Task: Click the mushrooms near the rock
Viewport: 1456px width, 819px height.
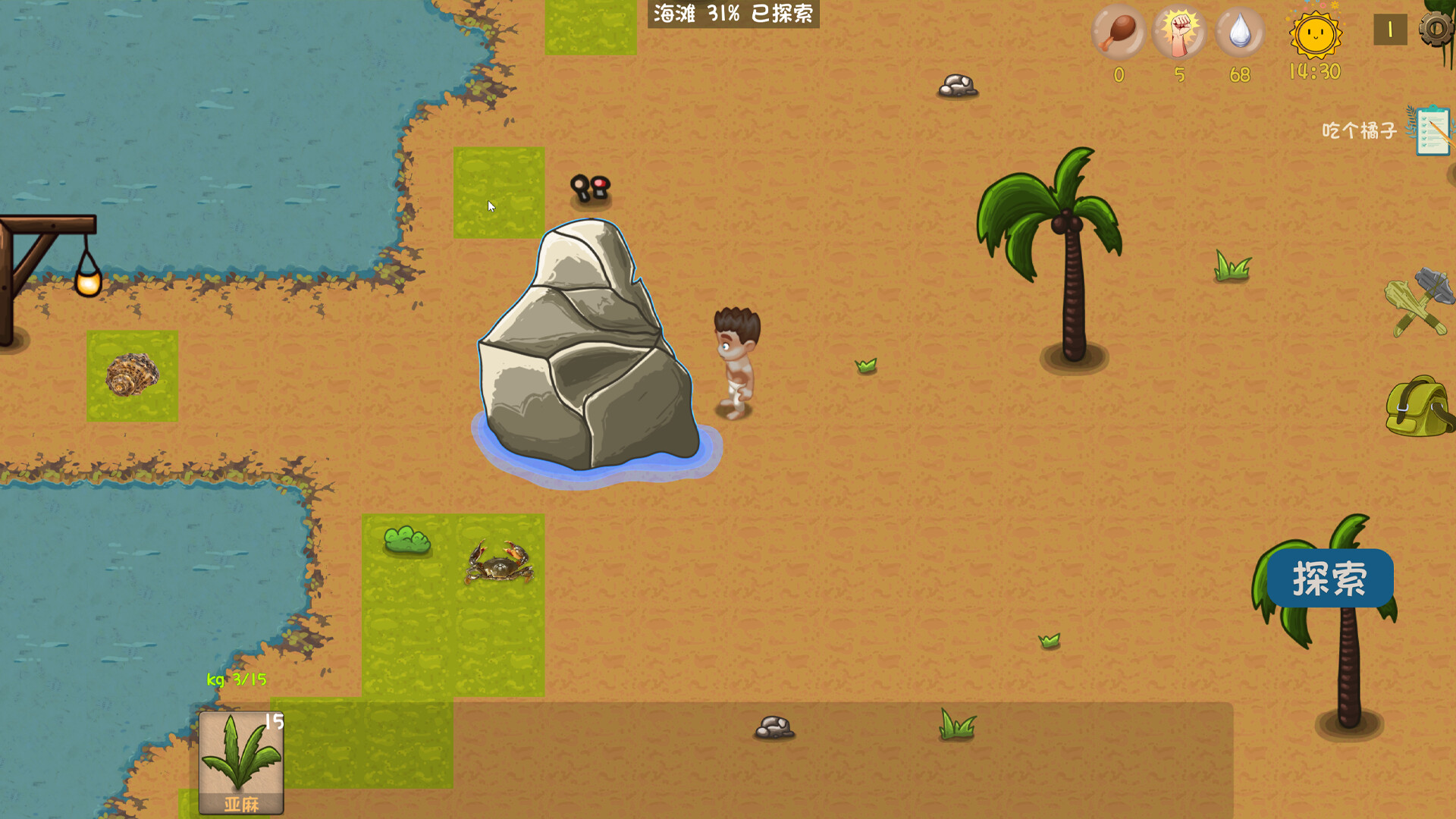Action: pyautogui.click(x=591, y=188)
